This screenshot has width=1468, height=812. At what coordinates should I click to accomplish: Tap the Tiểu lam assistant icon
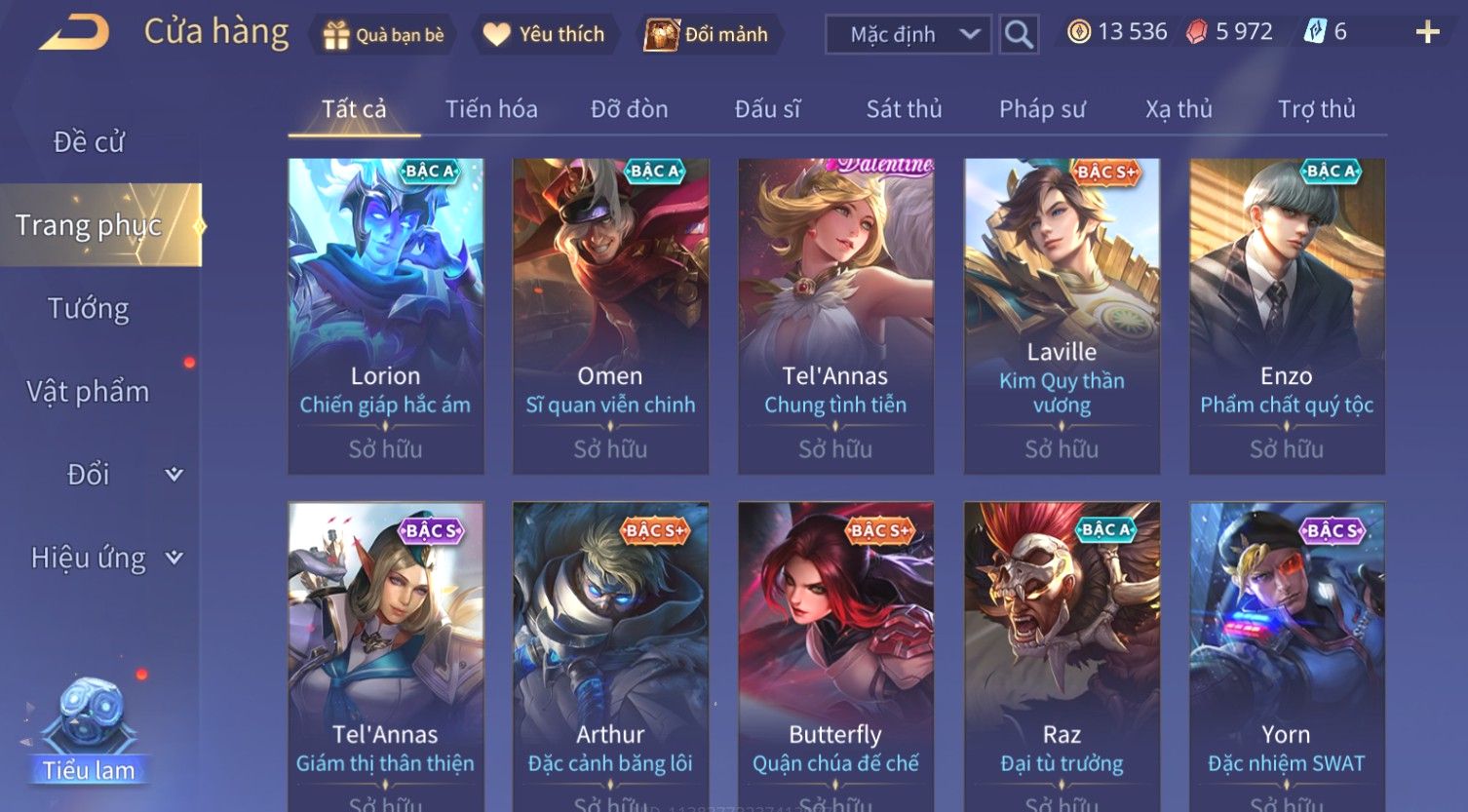pyautogui.click(x=89, y=731)
